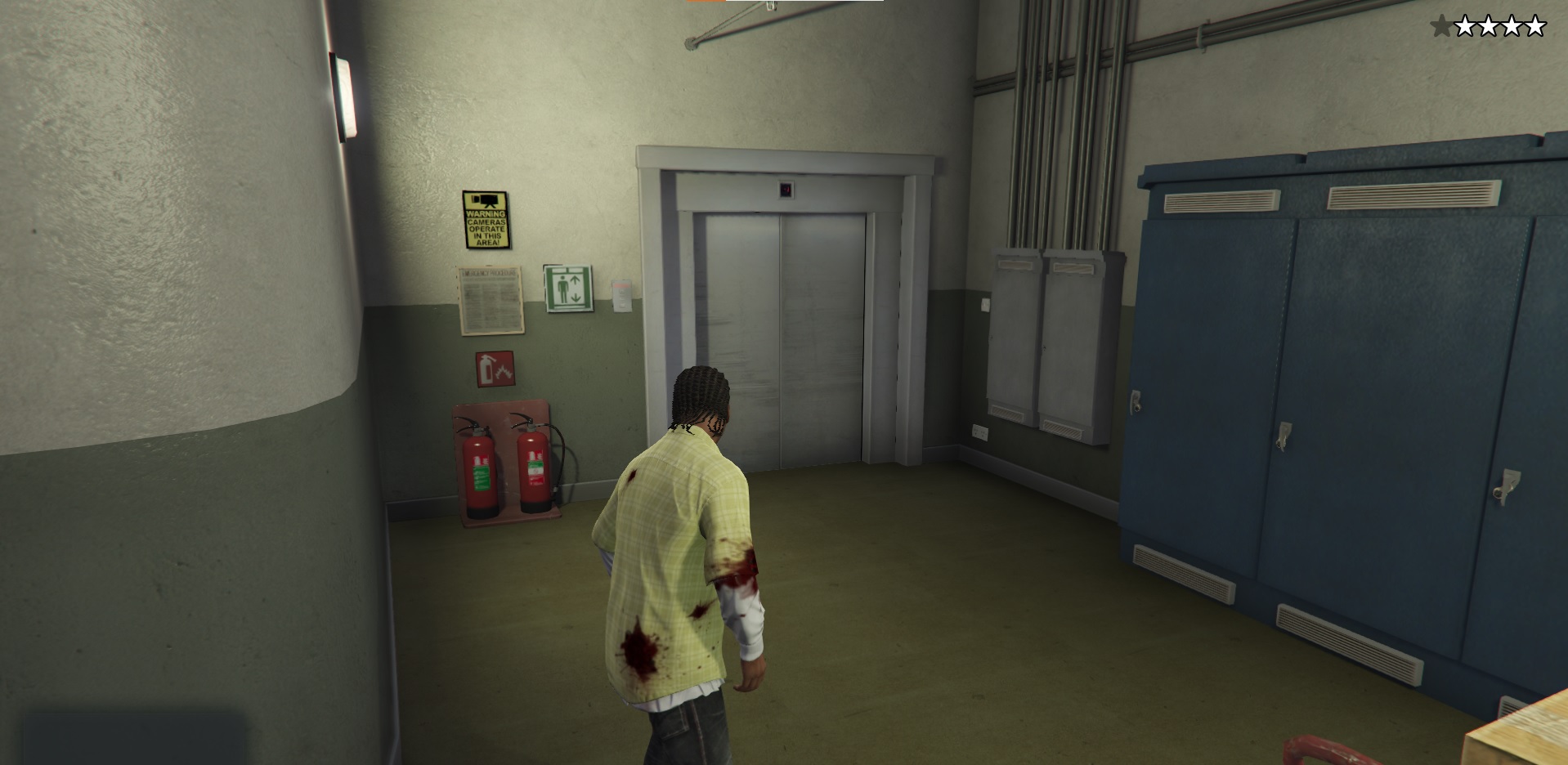Select the left red fire extinguisher
Image resolution: width=1568 pixels, height=765 pixels.
(x=478, y=474)
